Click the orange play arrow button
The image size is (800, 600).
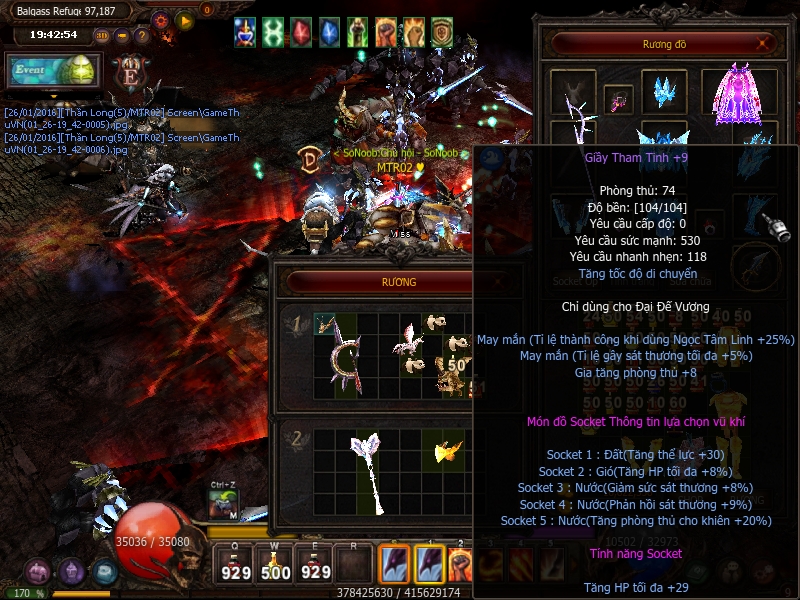point(184,19)
